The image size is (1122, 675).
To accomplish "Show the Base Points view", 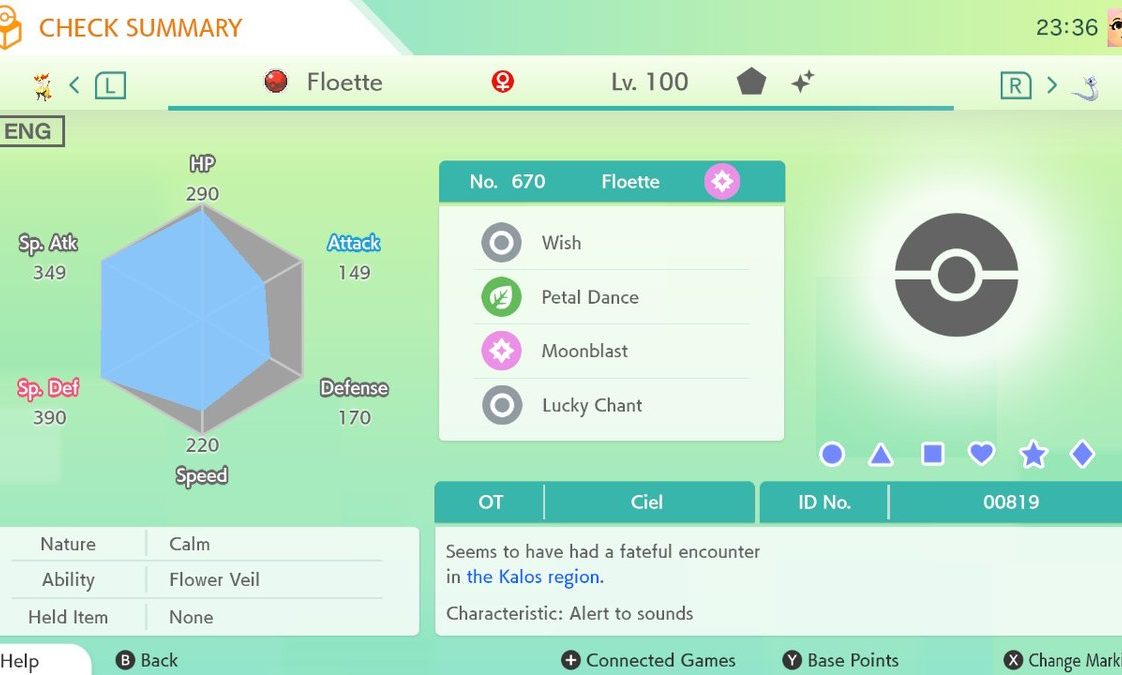I will coord(841,660).
